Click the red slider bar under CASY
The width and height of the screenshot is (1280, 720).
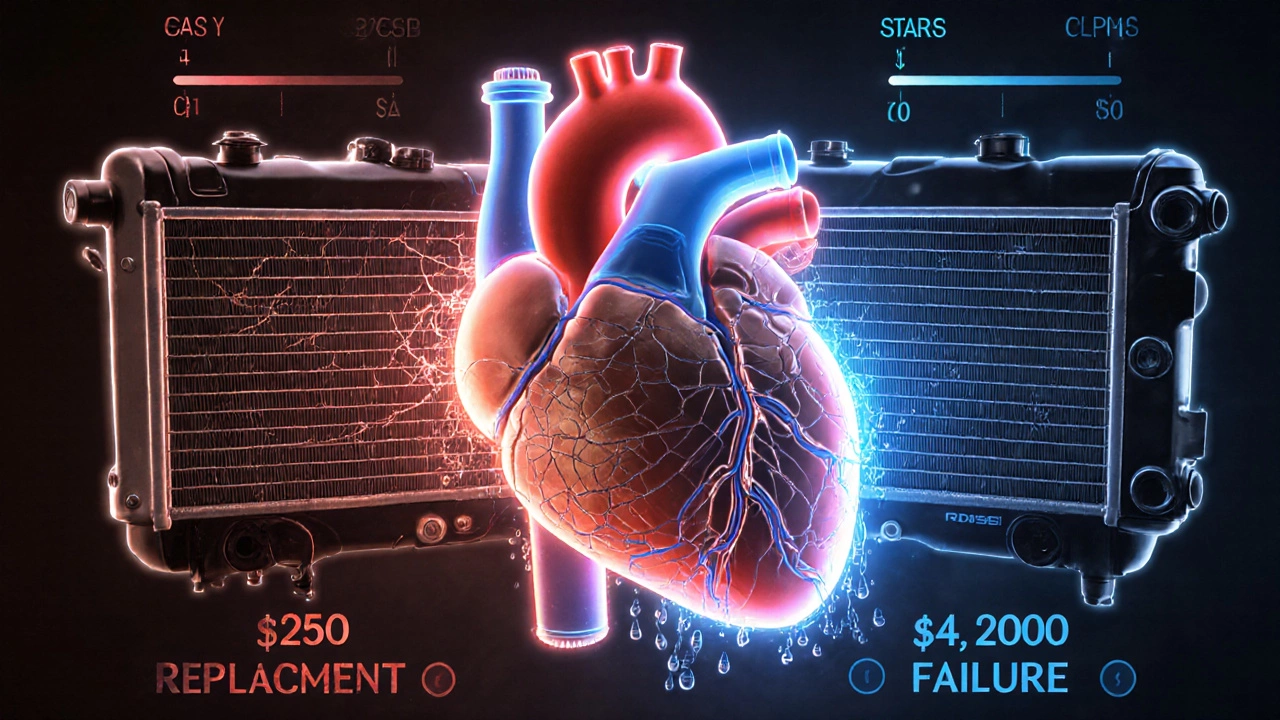pyautogui.click(x=288, y=80)
